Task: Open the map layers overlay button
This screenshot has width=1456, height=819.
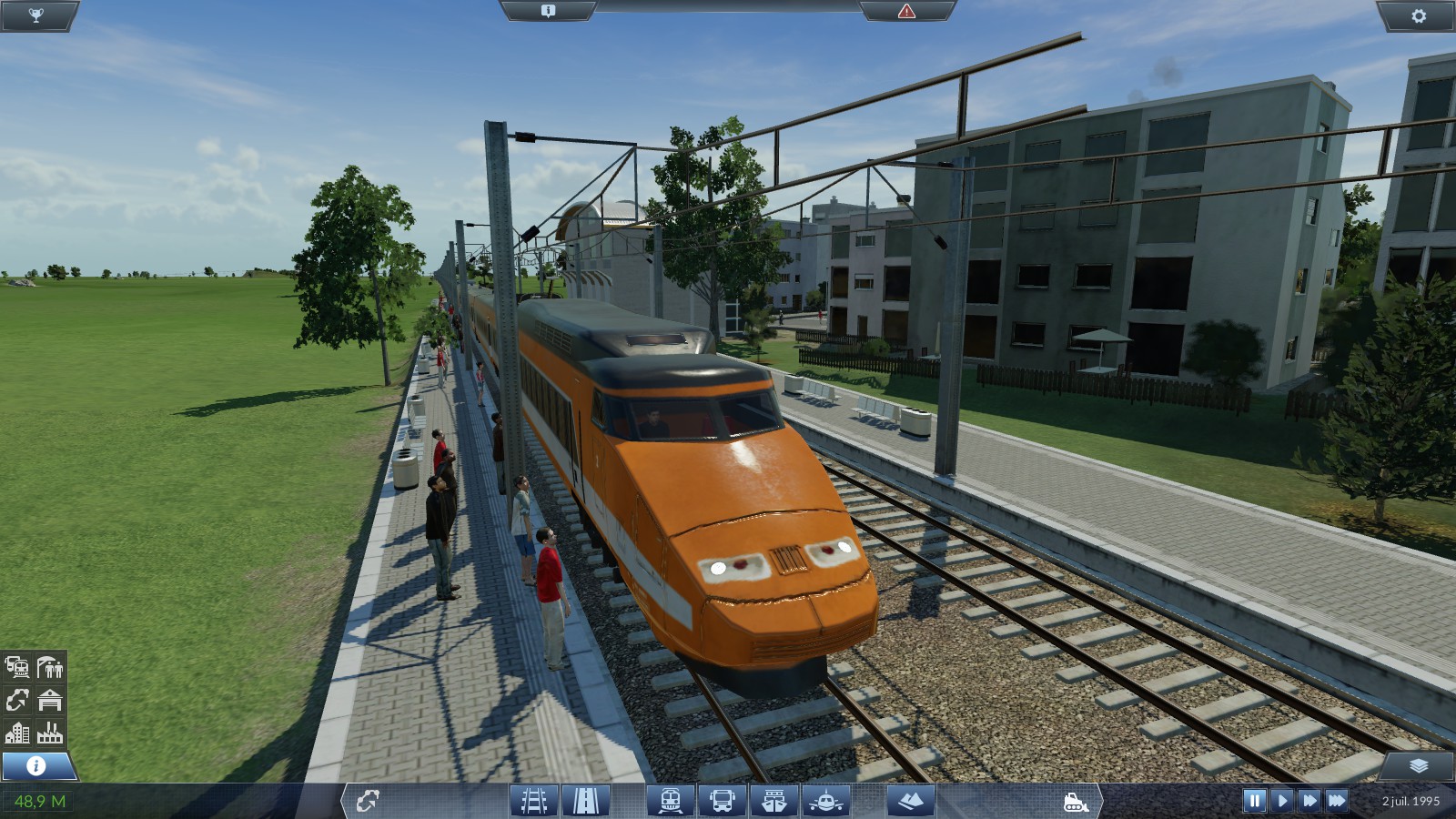Action: 1418,766
